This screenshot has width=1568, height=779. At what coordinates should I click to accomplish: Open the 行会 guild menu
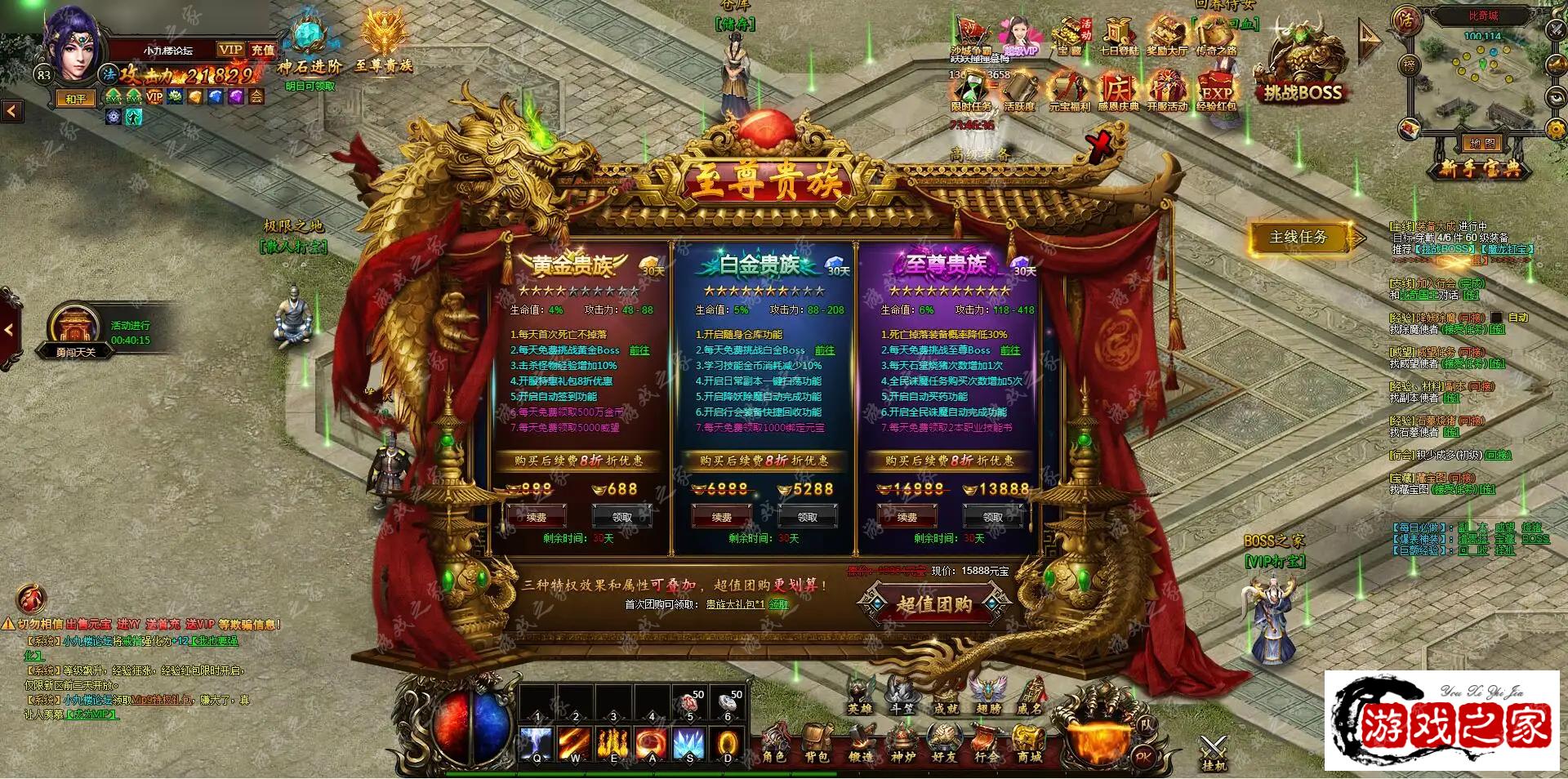click(x=987, y=745)
